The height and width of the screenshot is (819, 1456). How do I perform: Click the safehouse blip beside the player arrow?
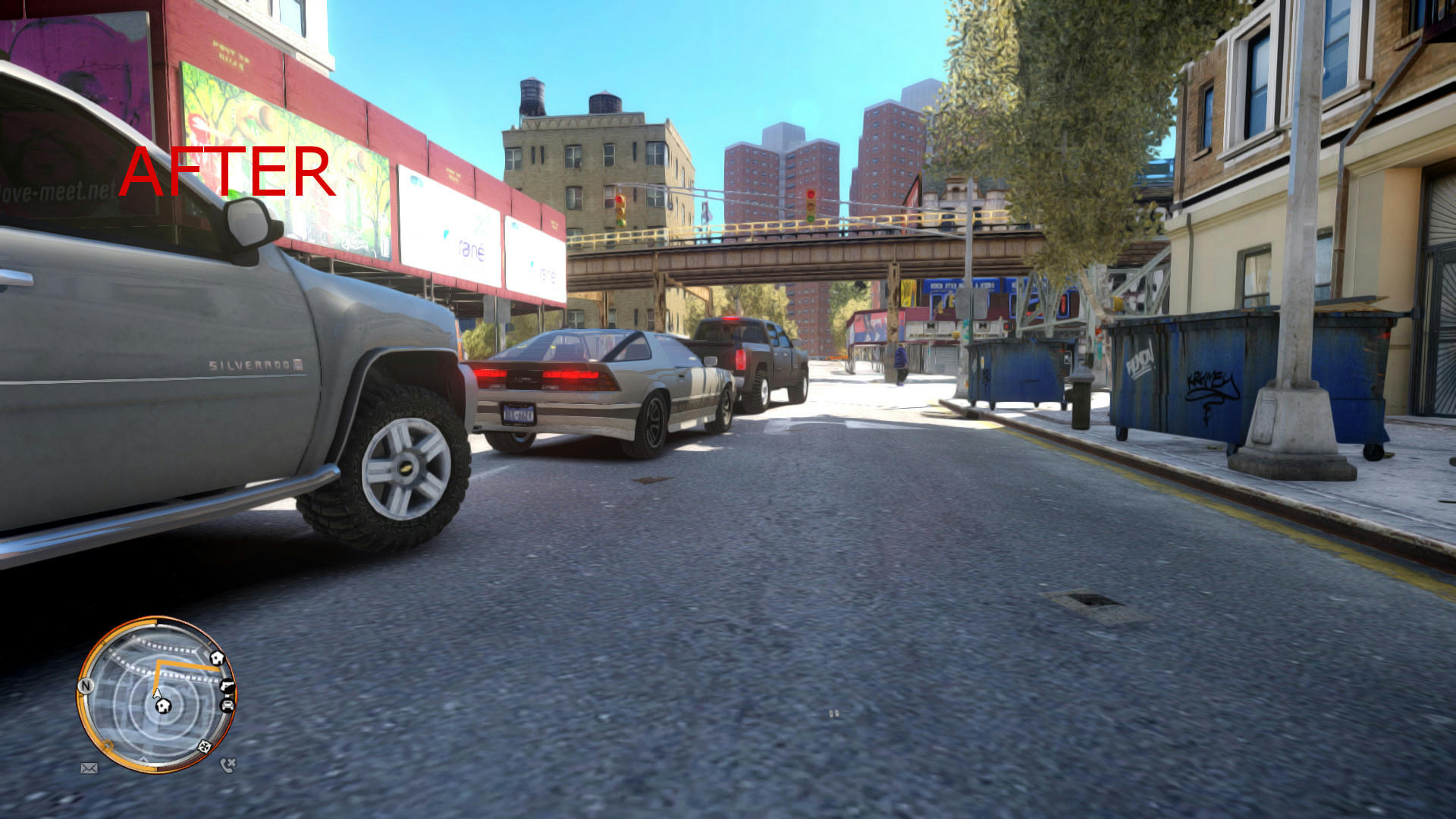tap(163, 707)
